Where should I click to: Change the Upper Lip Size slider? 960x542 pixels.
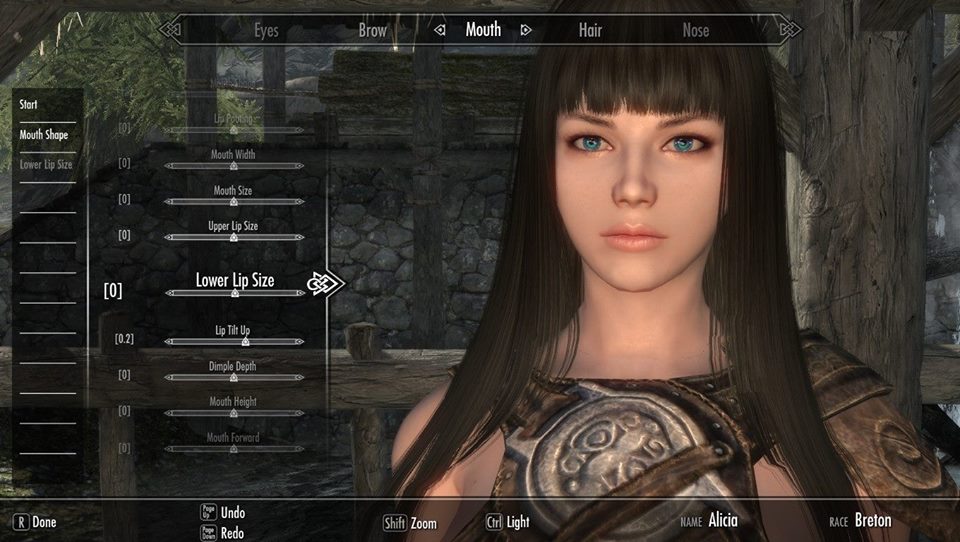point(234,238)
